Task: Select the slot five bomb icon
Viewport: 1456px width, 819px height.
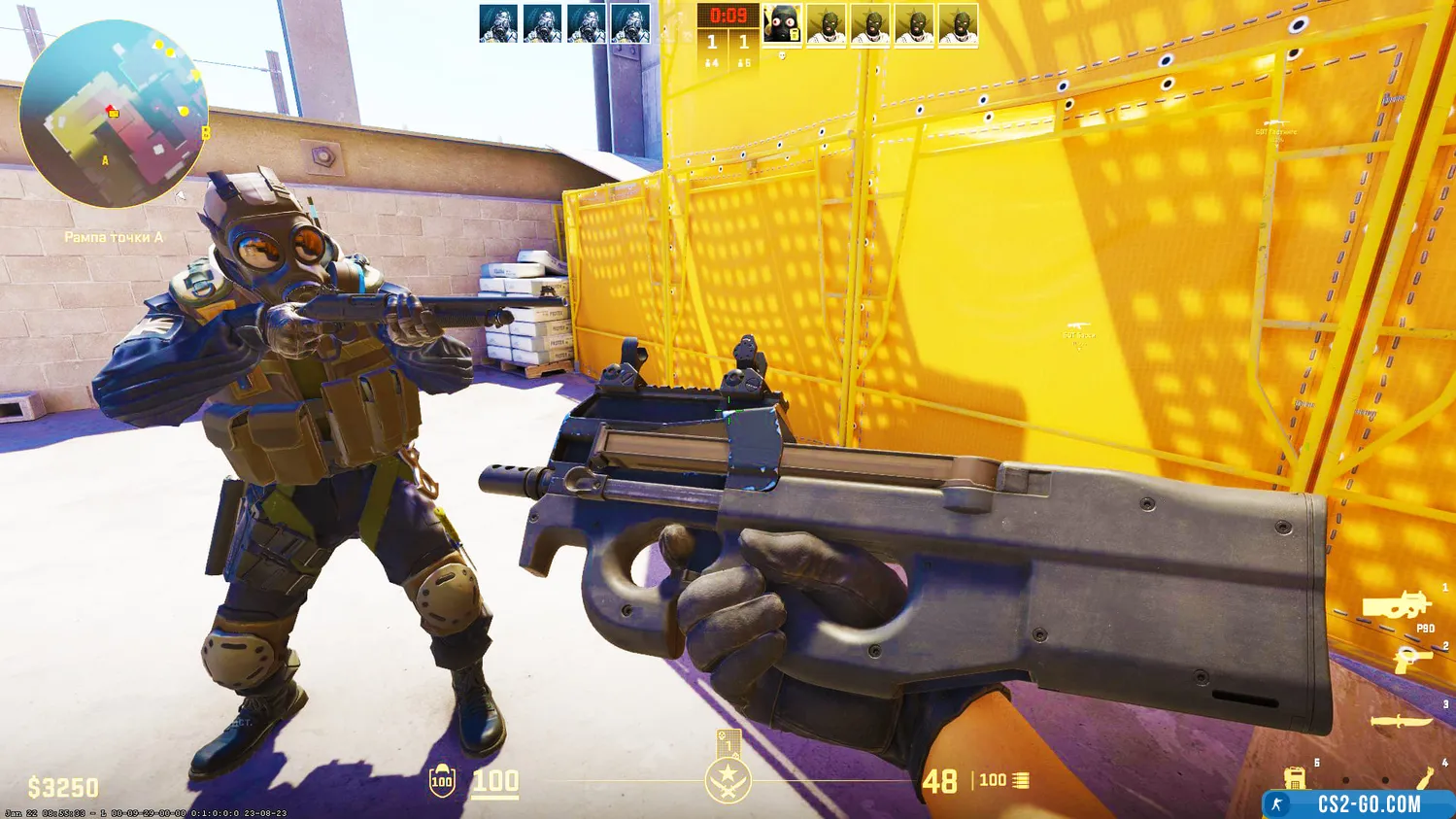Action: [1294, 778]
